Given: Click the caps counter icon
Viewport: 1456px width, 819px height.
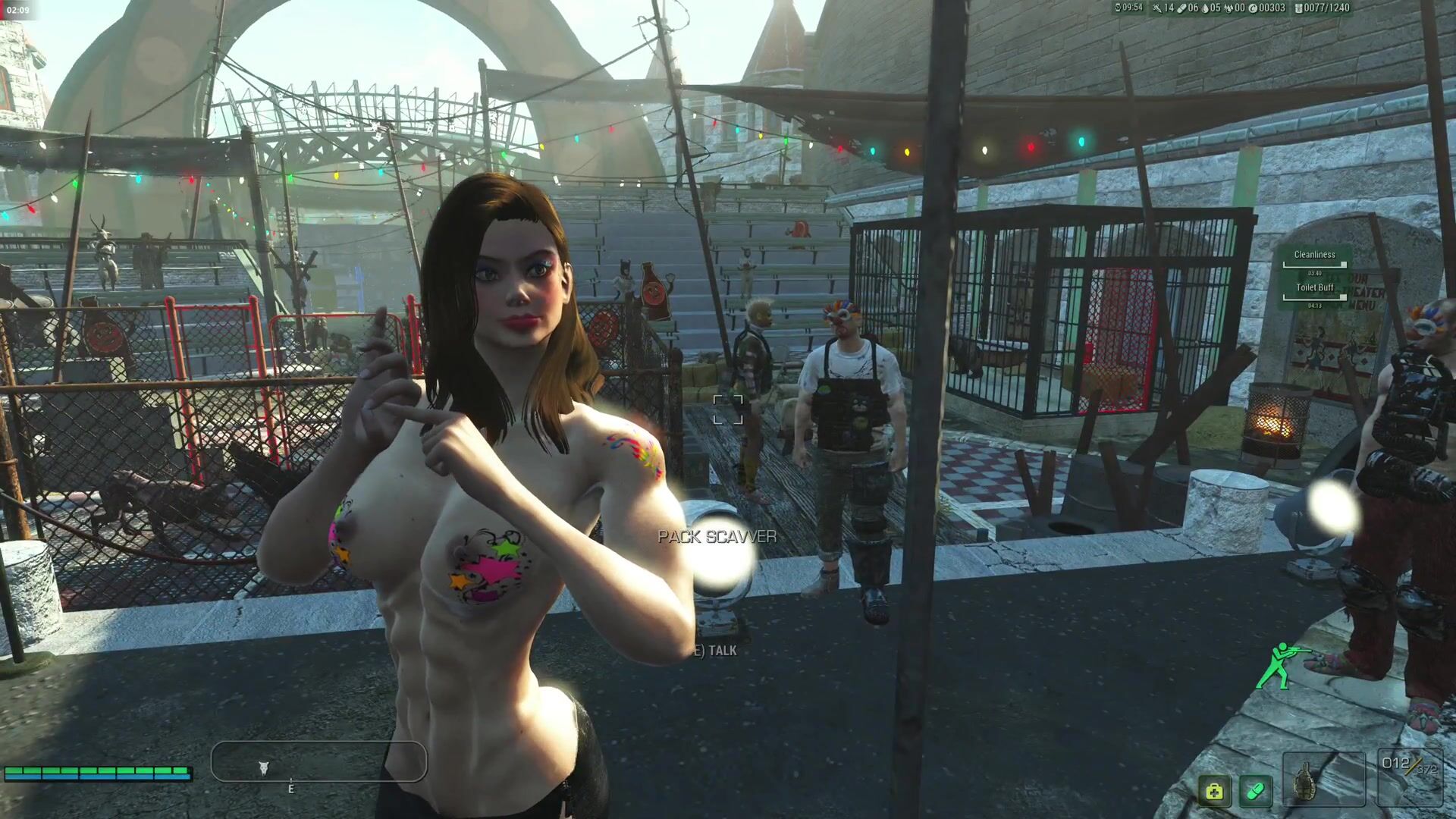Looking at the screenshot, I should [x=1253, y=8].
